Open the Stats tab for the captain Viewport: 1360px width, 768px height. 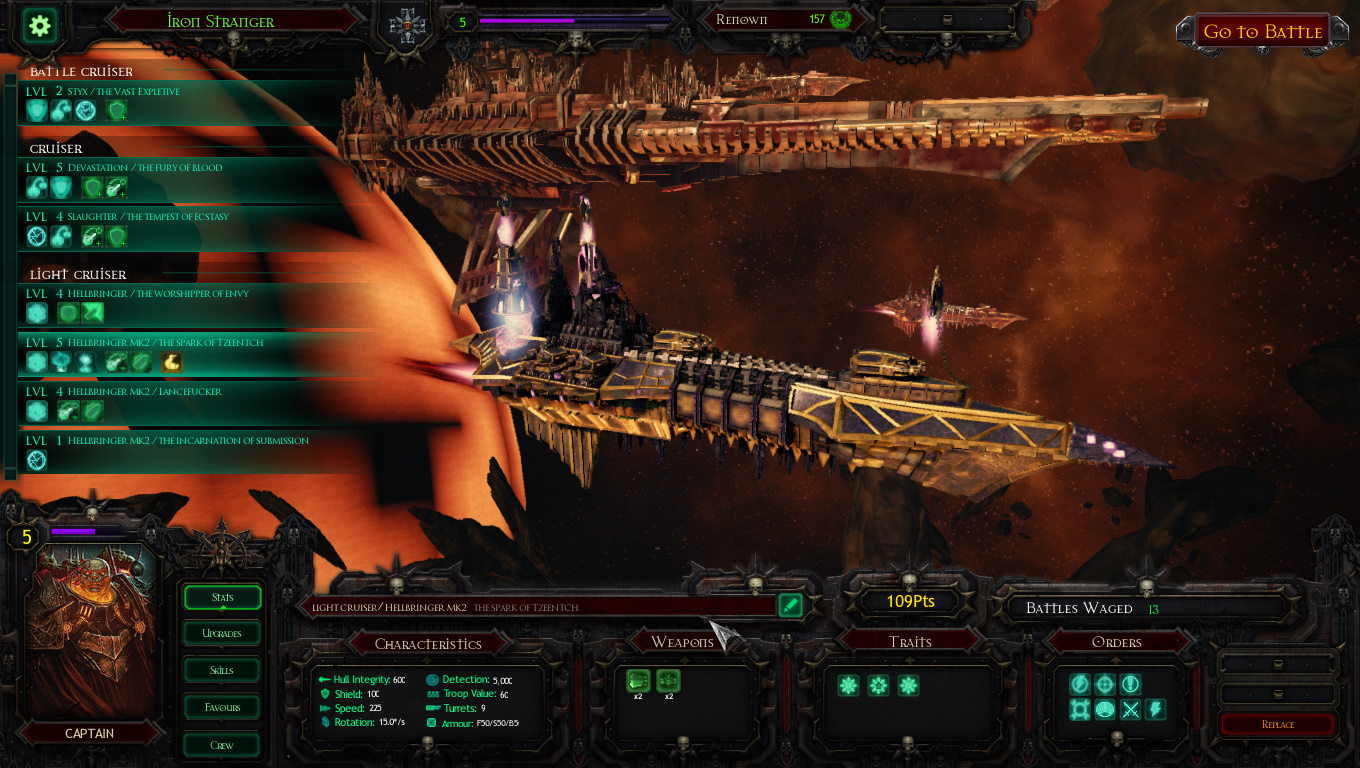click(x=221, y=597)
